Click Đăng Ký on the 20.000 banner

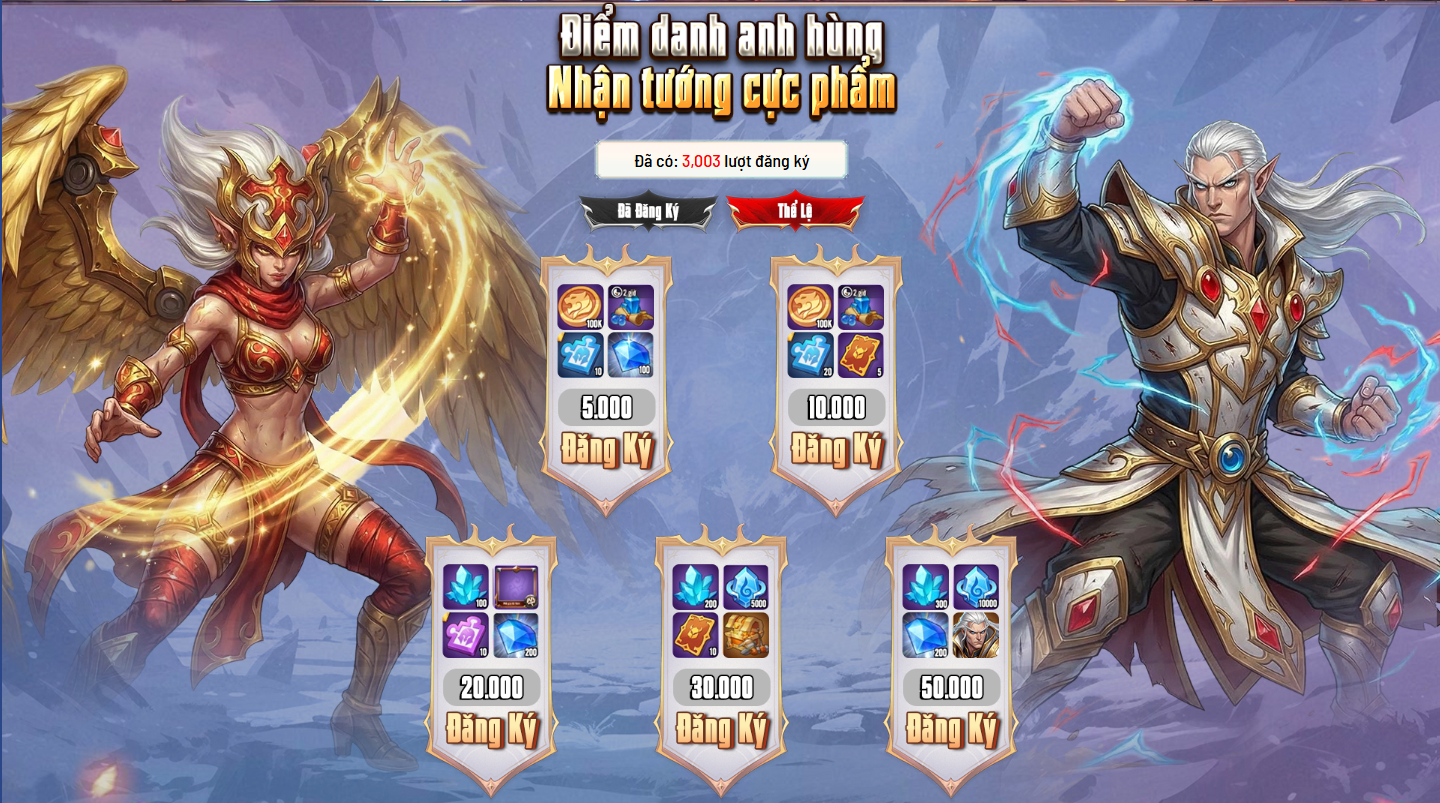(x=491, y=729)
